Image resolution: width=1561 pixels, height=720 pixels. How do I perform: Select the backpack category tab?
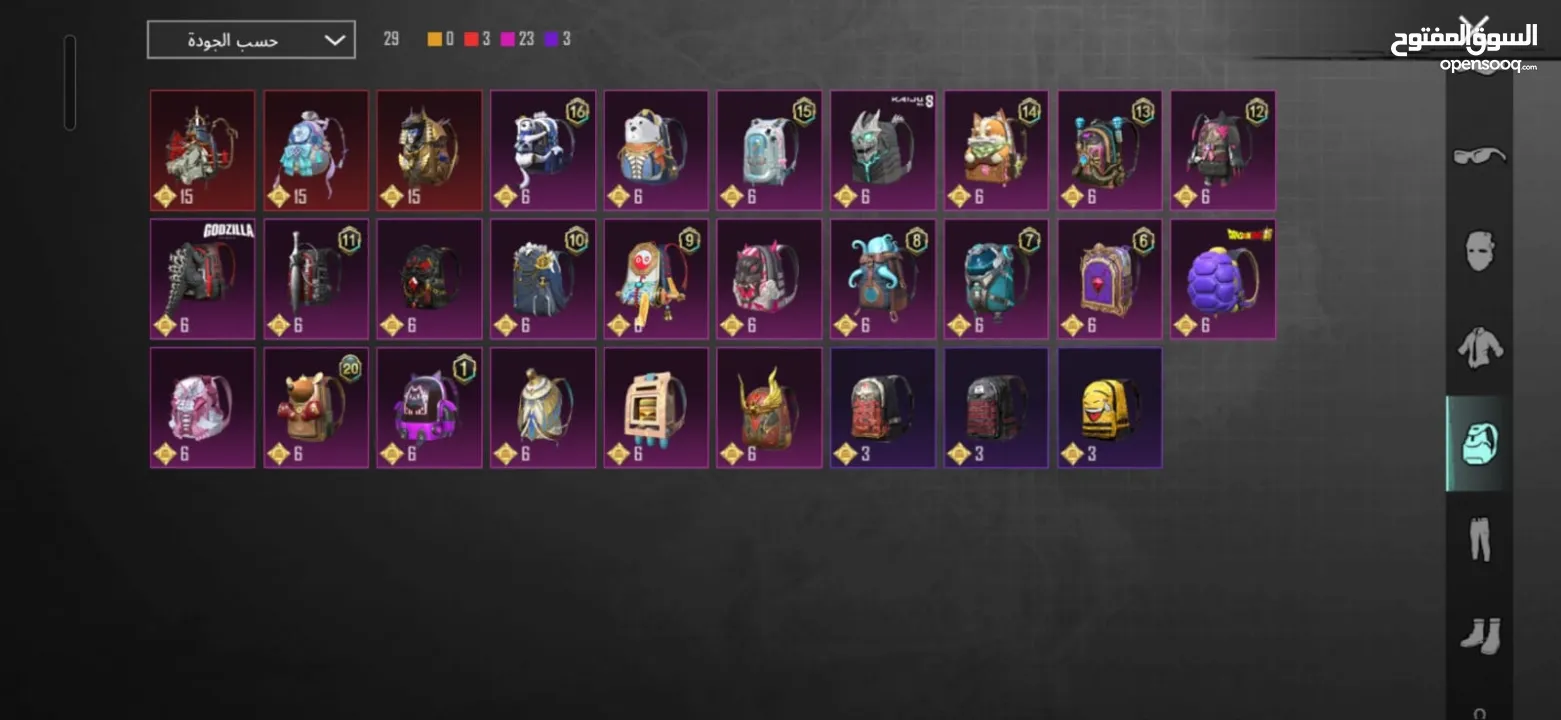click(1479, 443)
